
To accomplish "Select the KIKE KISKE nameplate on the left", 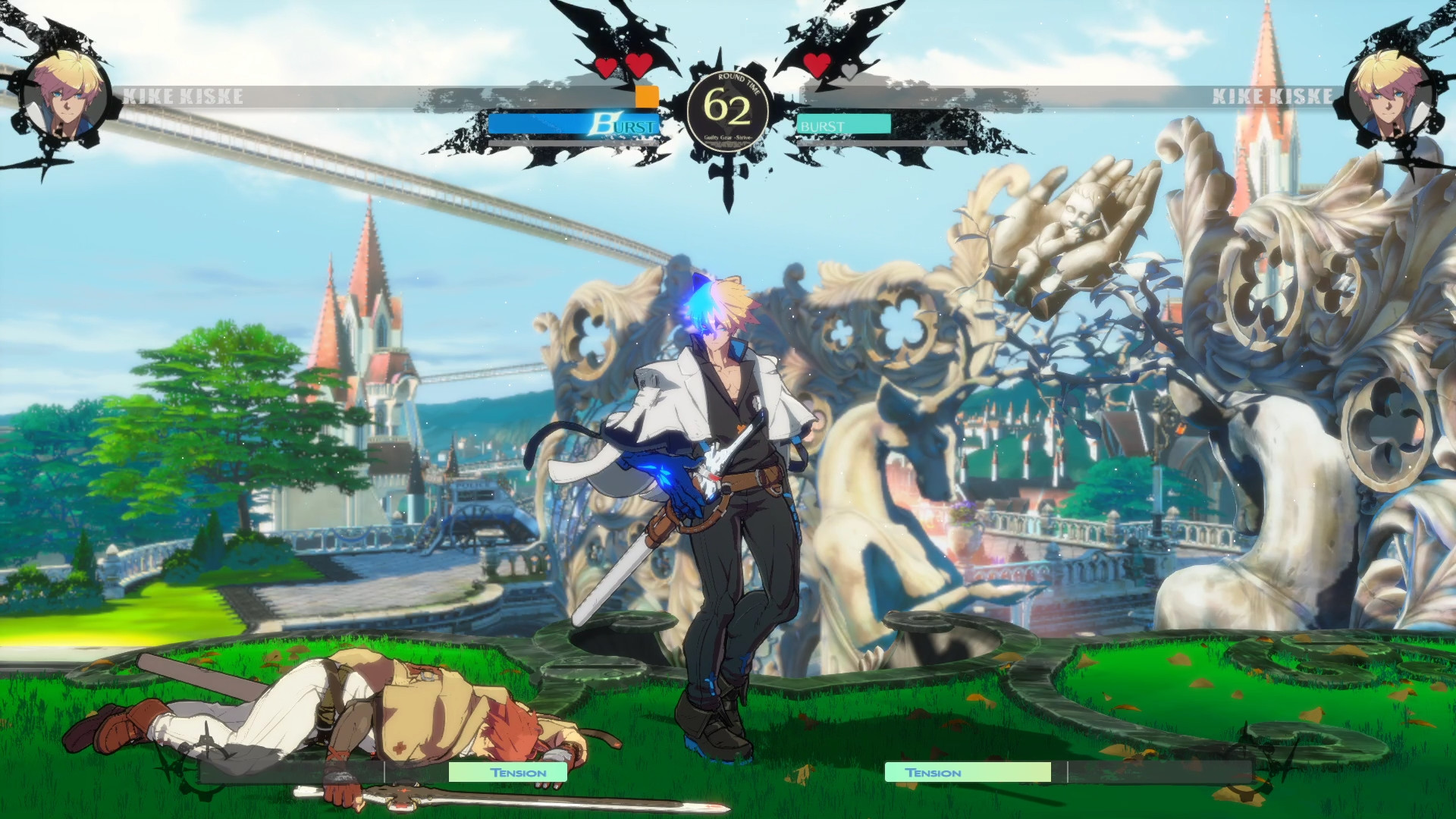I will click(x=184, y=97).
